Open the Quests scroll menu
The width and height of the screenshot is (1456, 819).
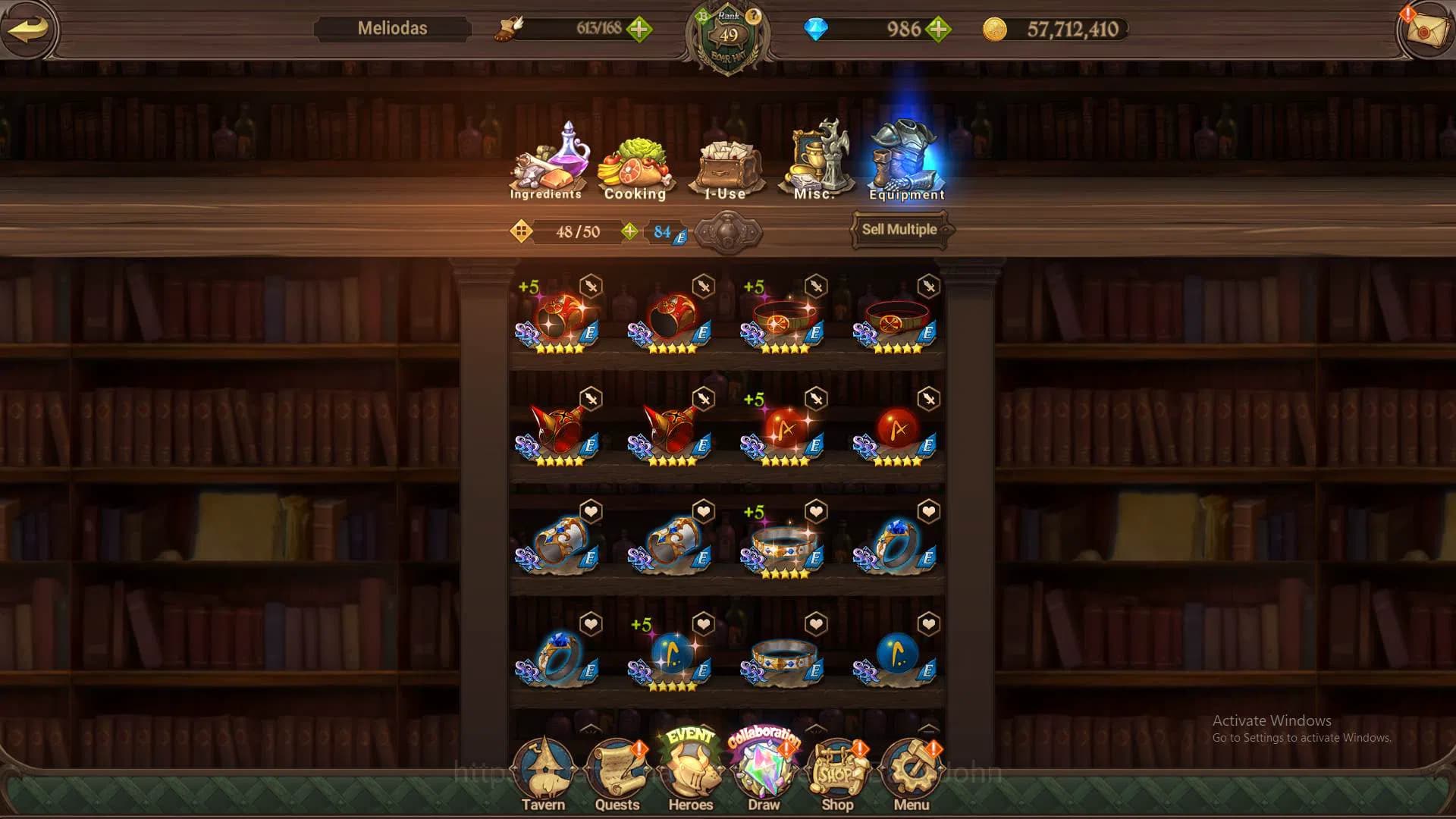[x=617, y=775]
